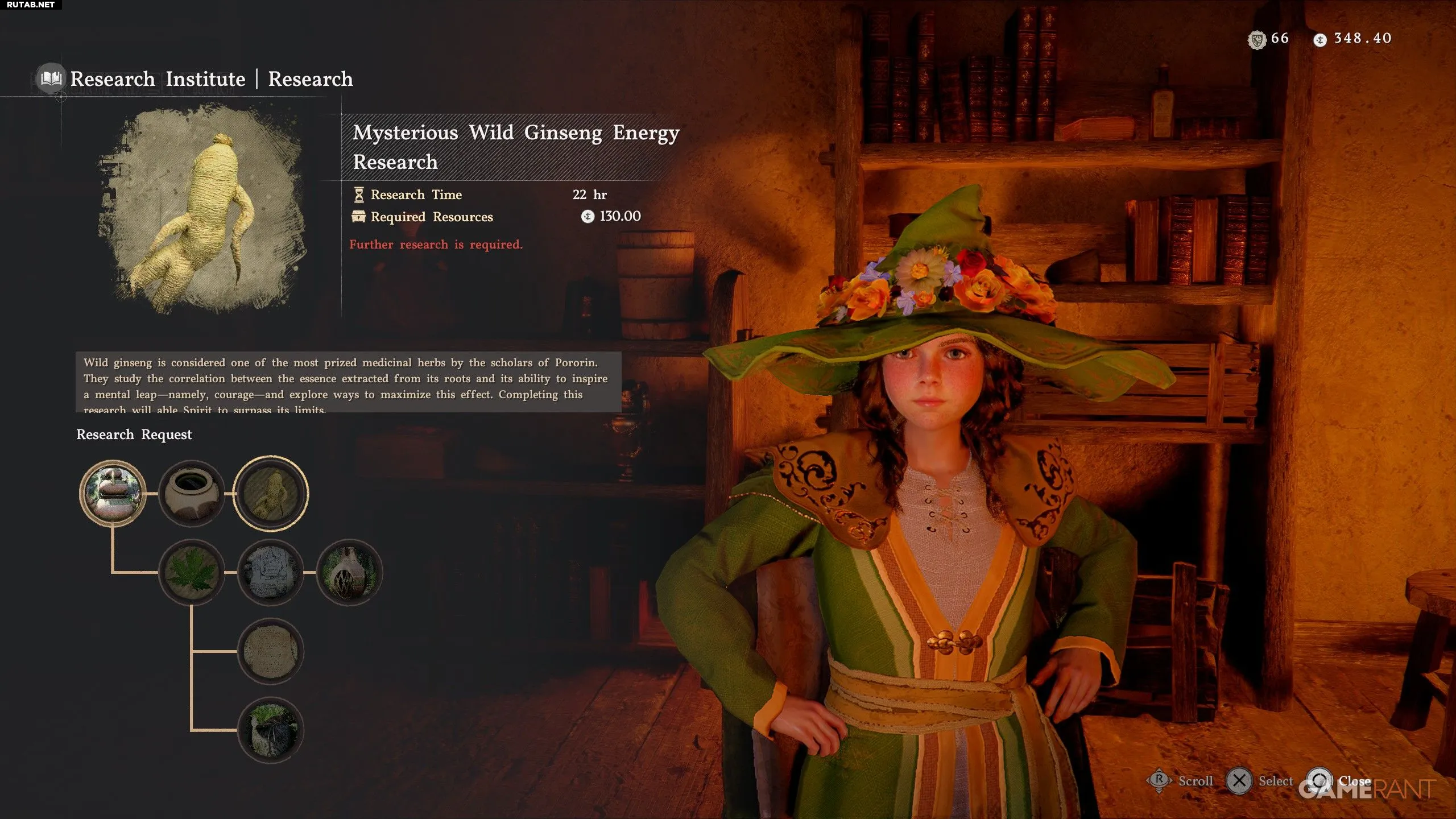The width and height of the screenshot is (1456, 819).
Task: Select the dark leafy plant research node
Action: pyautogui.click(x=271, y=730)
